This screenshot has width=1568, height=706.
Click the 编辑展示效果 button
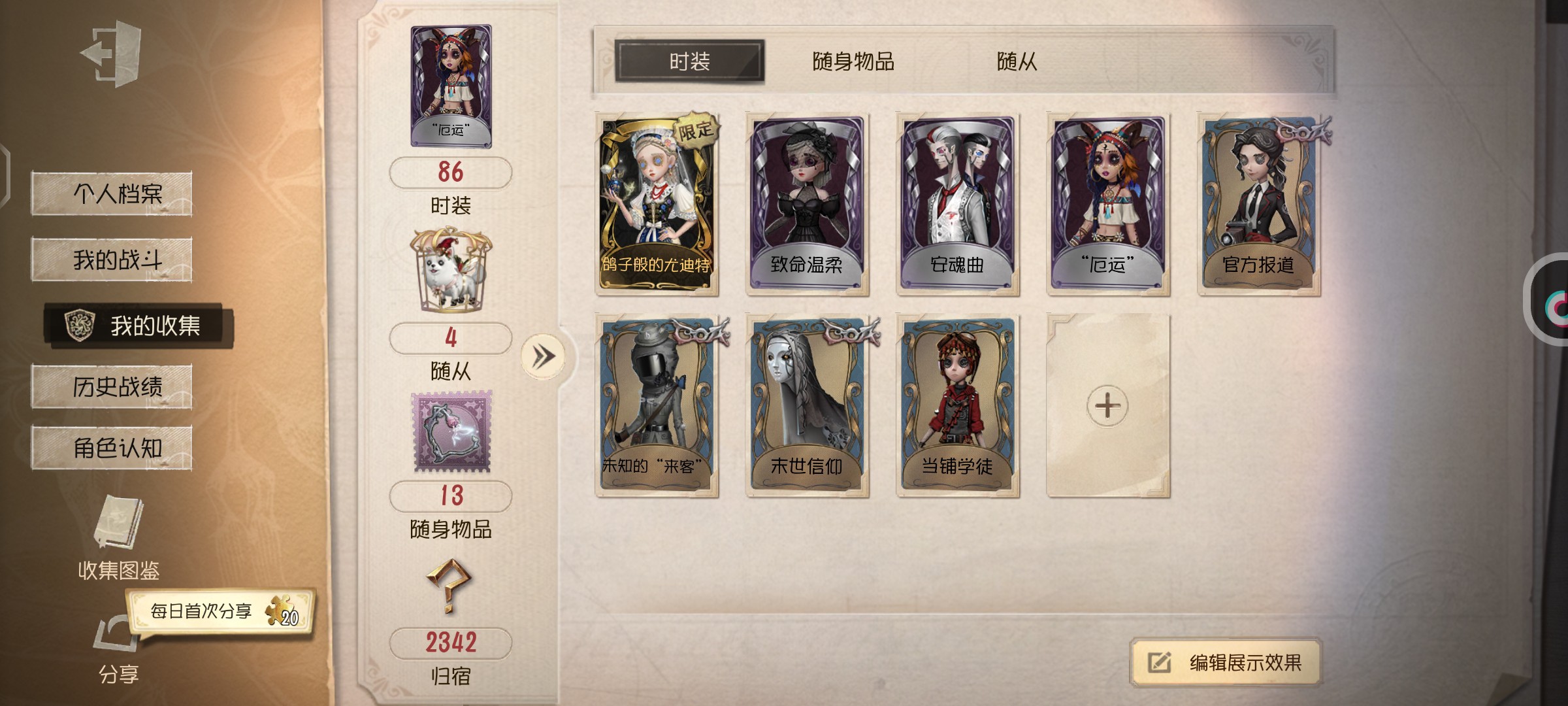[1226, 662]
